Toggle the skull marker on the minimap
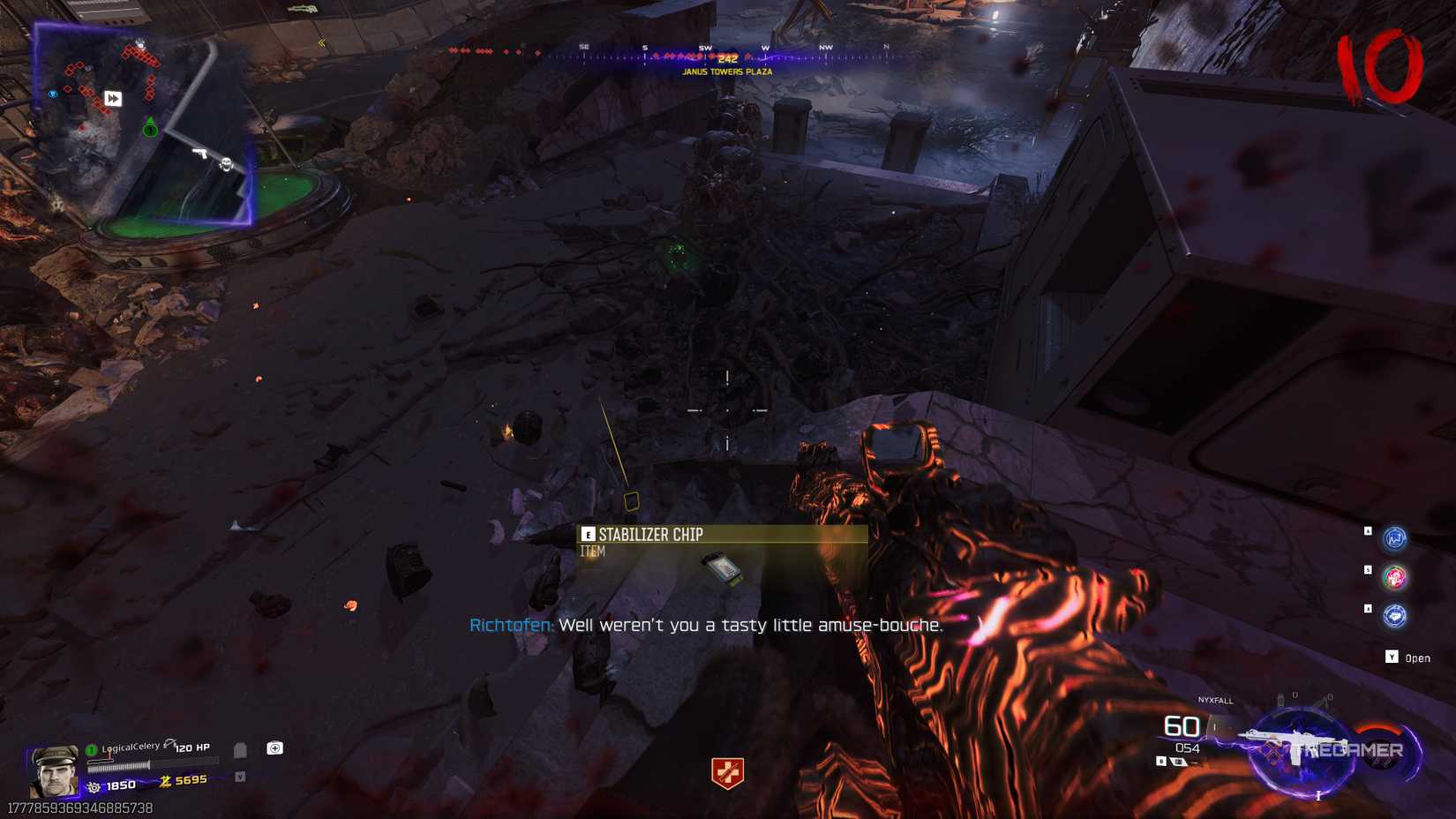 [x=226, y=164]
